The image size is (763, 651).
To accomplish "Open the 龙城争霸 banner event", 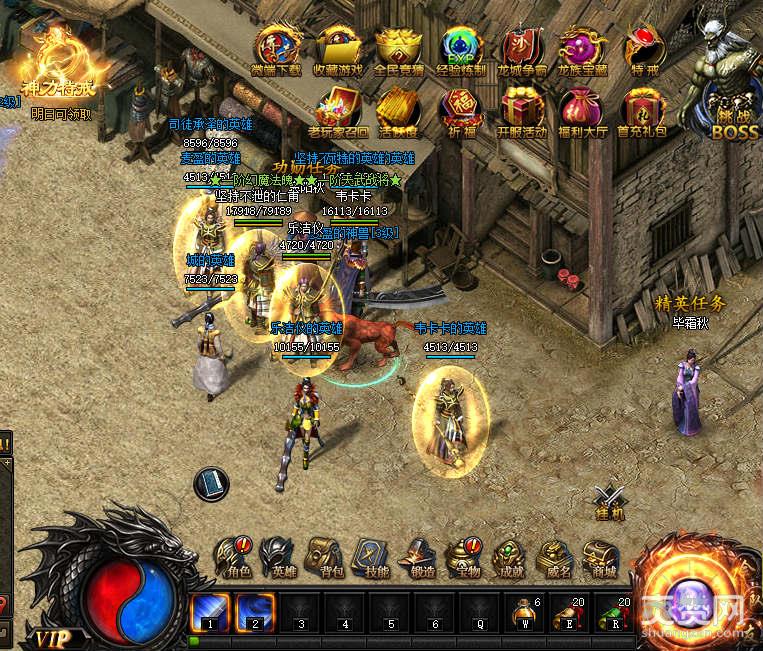I will click(x=523, y=50).
